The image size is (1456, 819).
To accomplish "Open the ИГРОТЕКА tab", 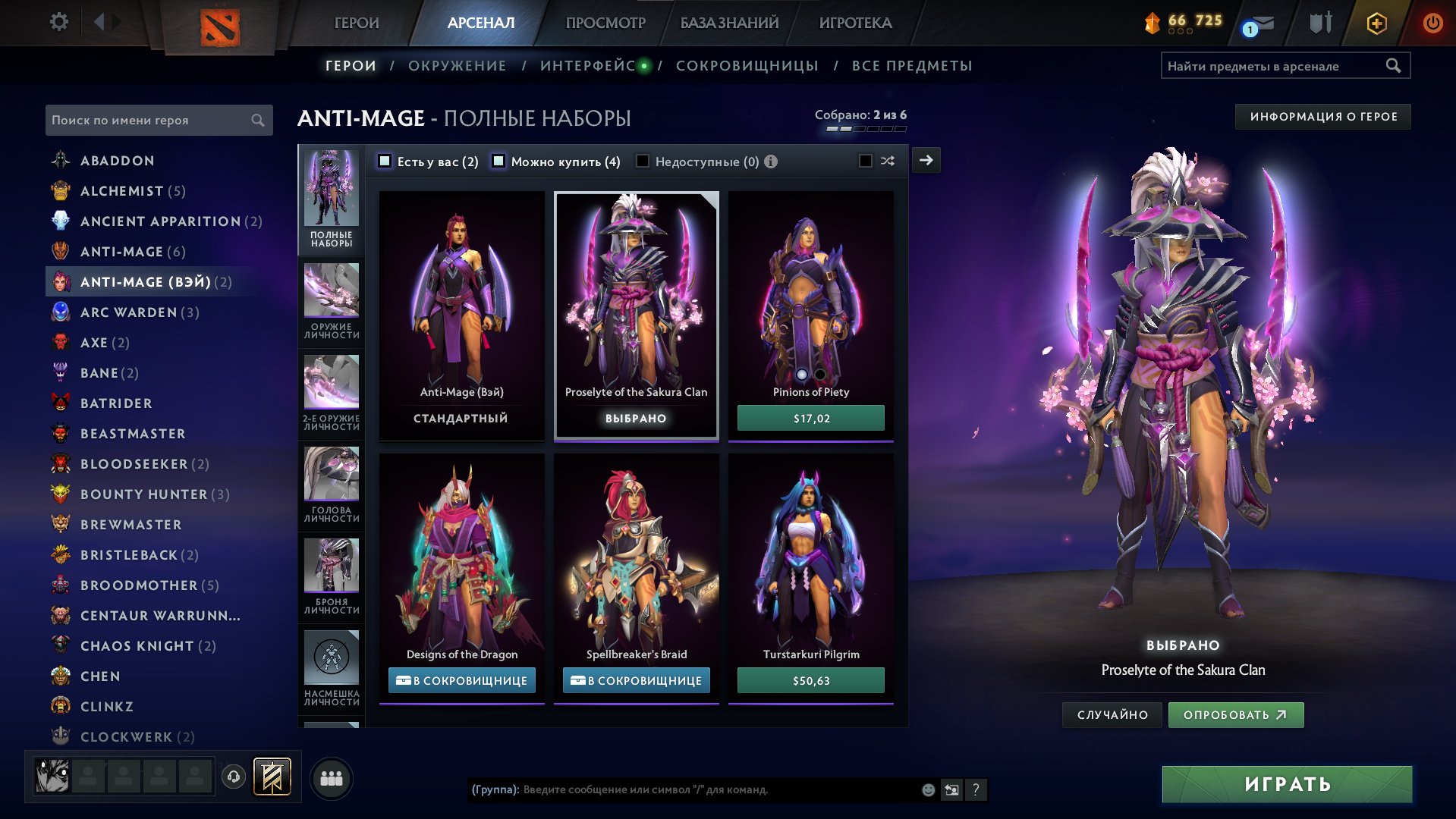I will [855, 23].
